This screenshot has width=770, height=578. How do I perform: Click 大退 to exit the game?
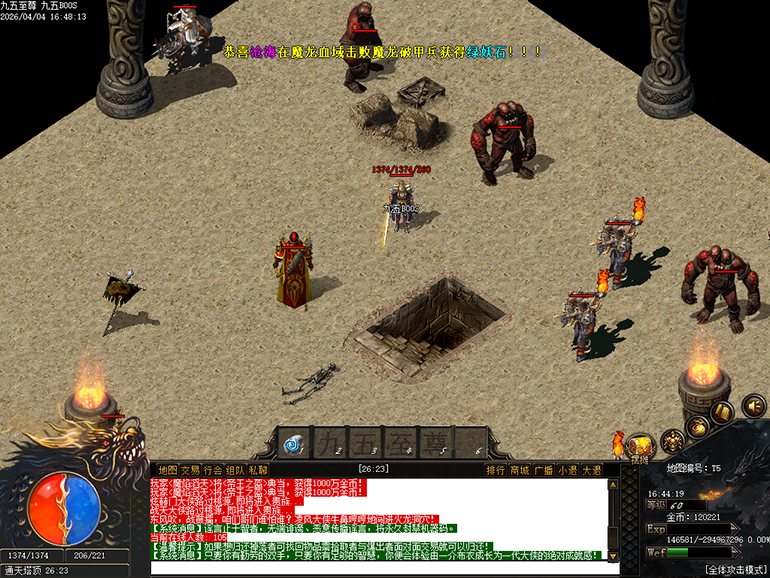(x=592, y=469)
